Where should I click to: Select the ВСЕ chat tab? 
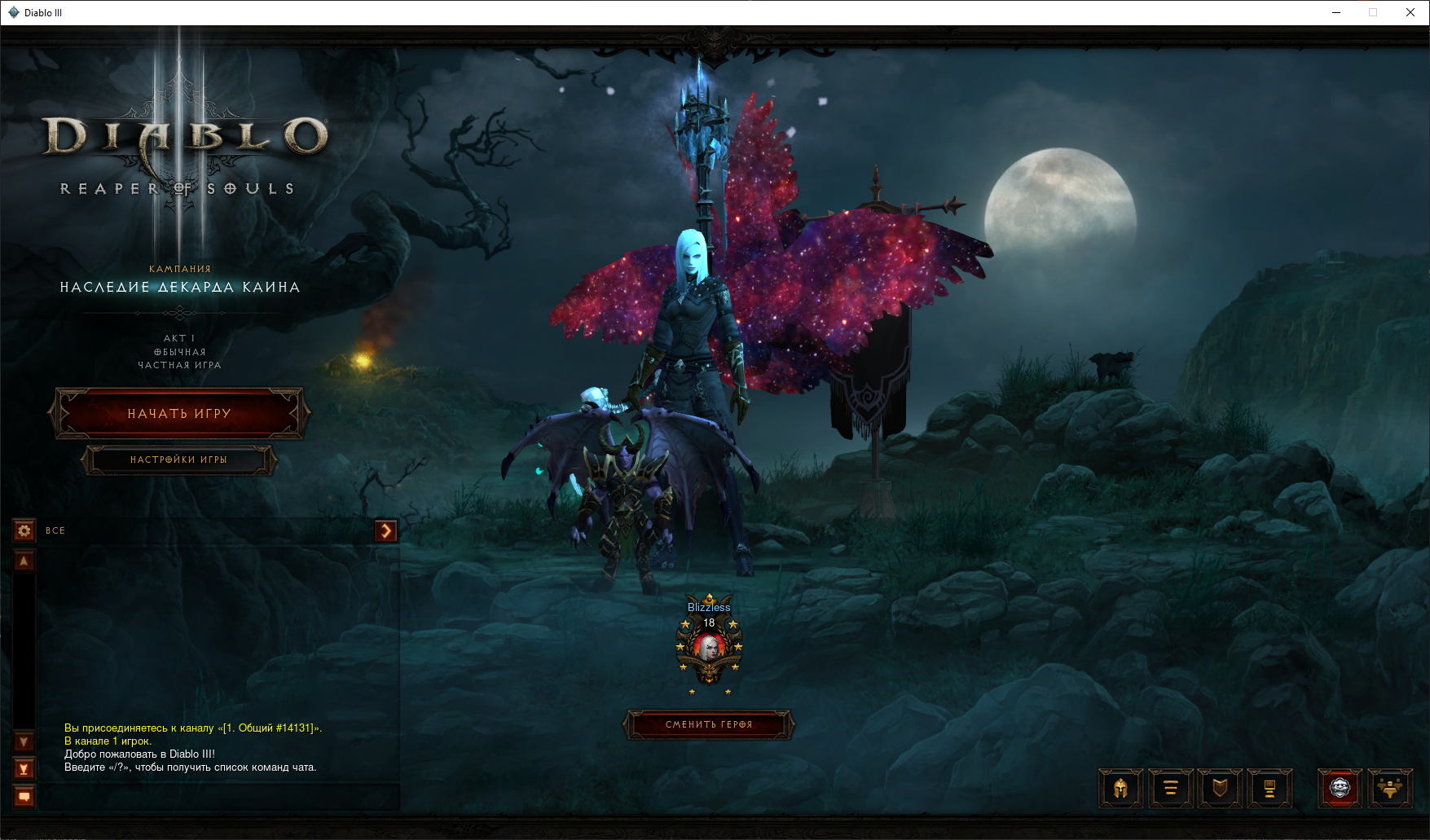[55, 531]
